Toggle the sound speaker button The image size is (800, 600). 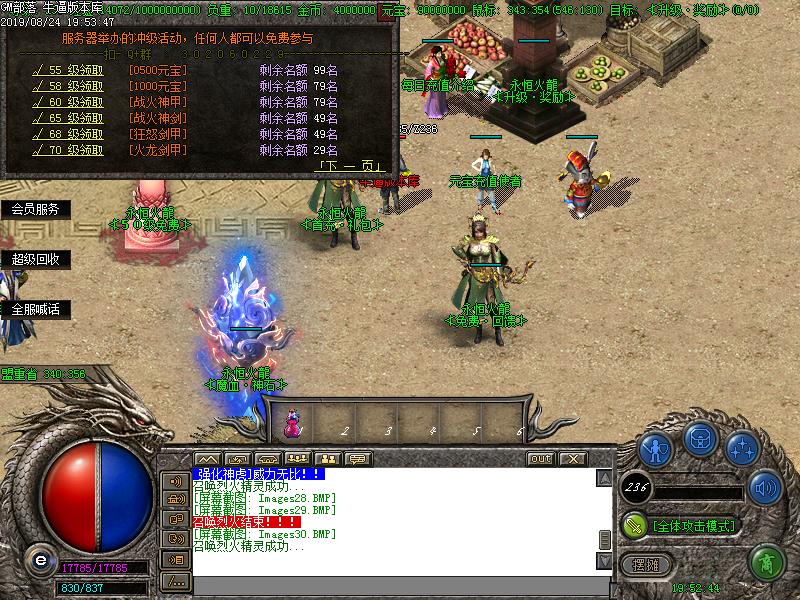pos(765,489)
